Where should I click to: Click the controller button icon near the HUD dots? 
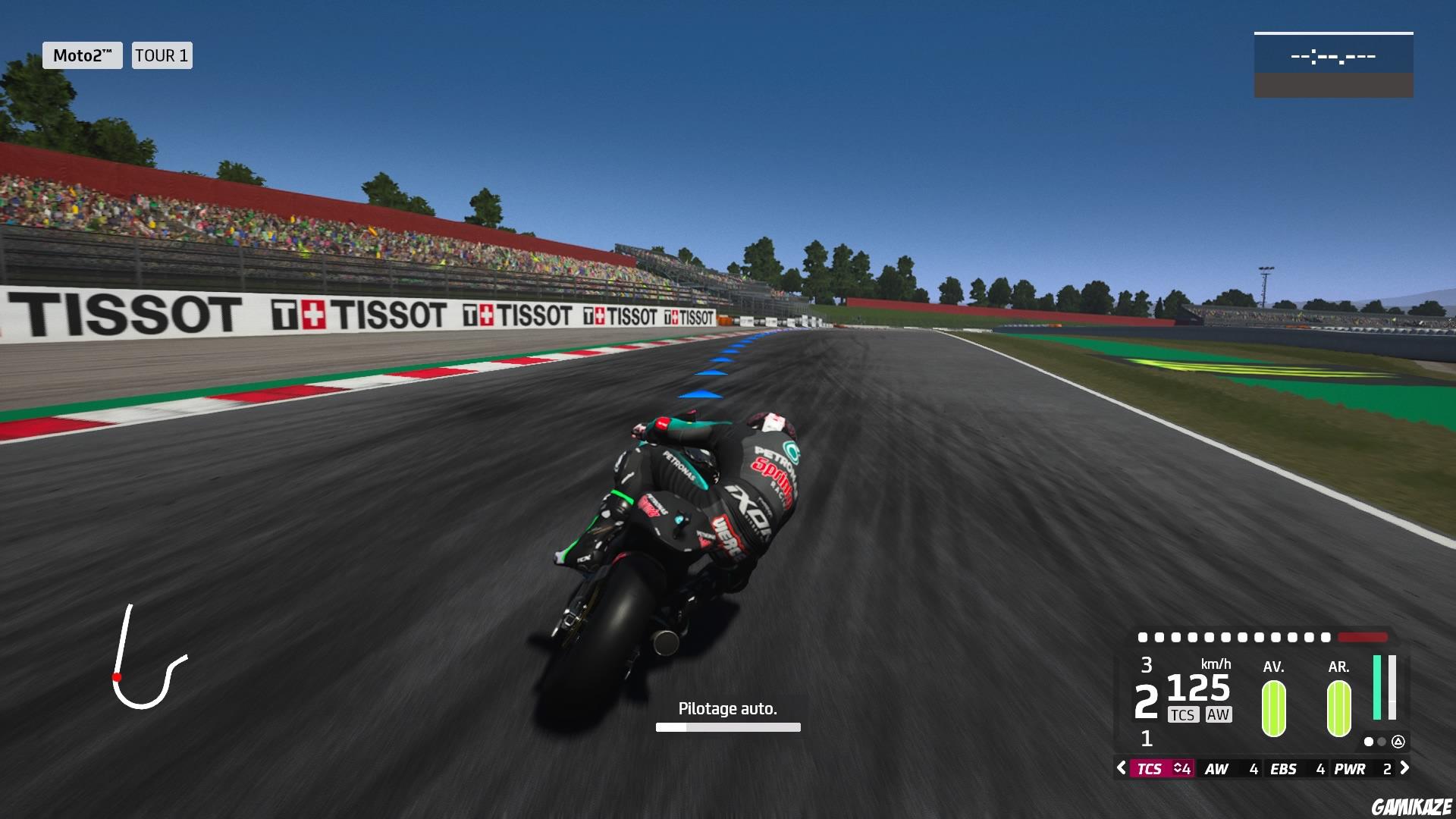coord(1400,742)
